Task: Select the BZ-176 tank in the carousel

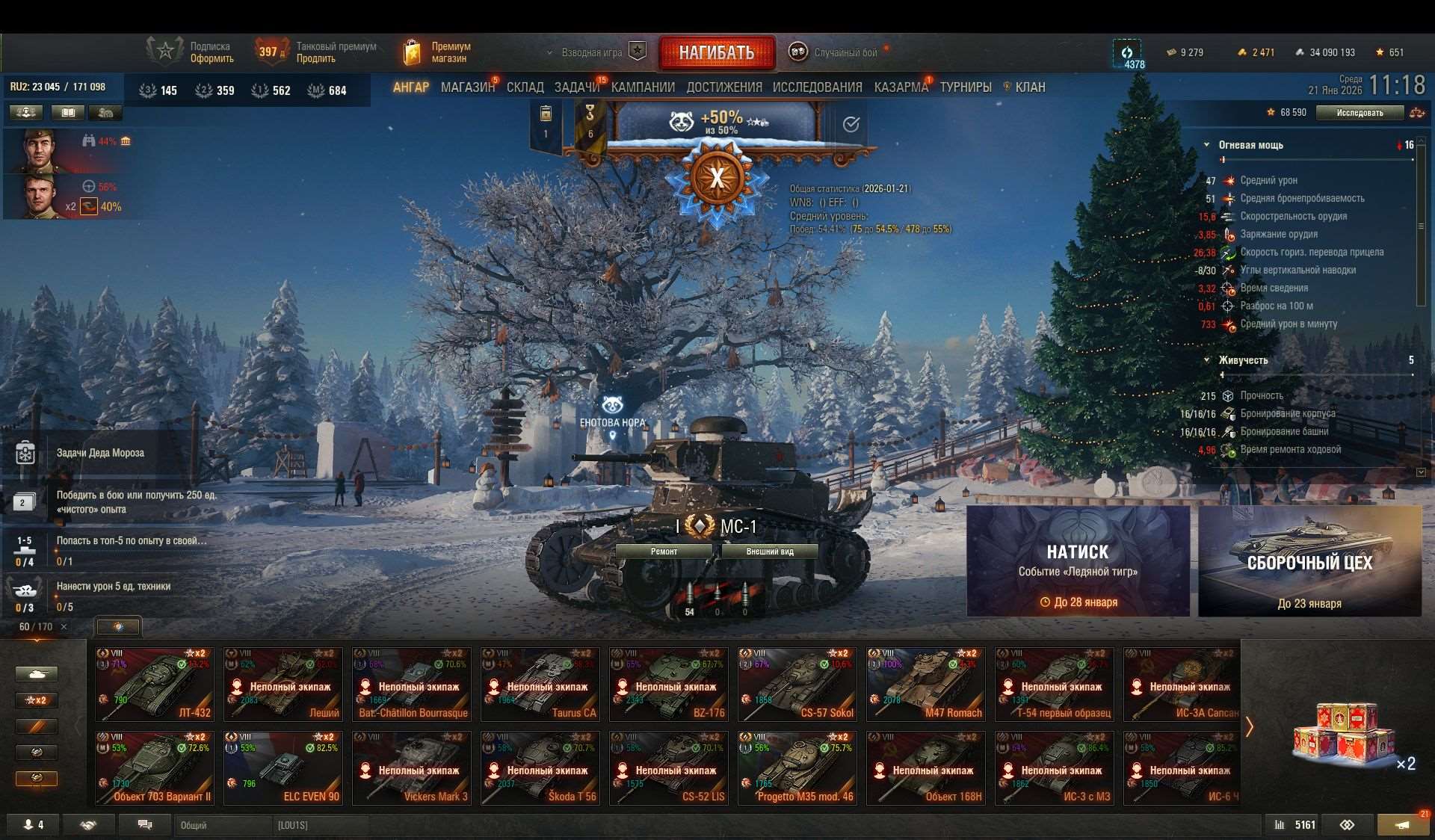Action: pyautogui.click(x=668, y=684)
